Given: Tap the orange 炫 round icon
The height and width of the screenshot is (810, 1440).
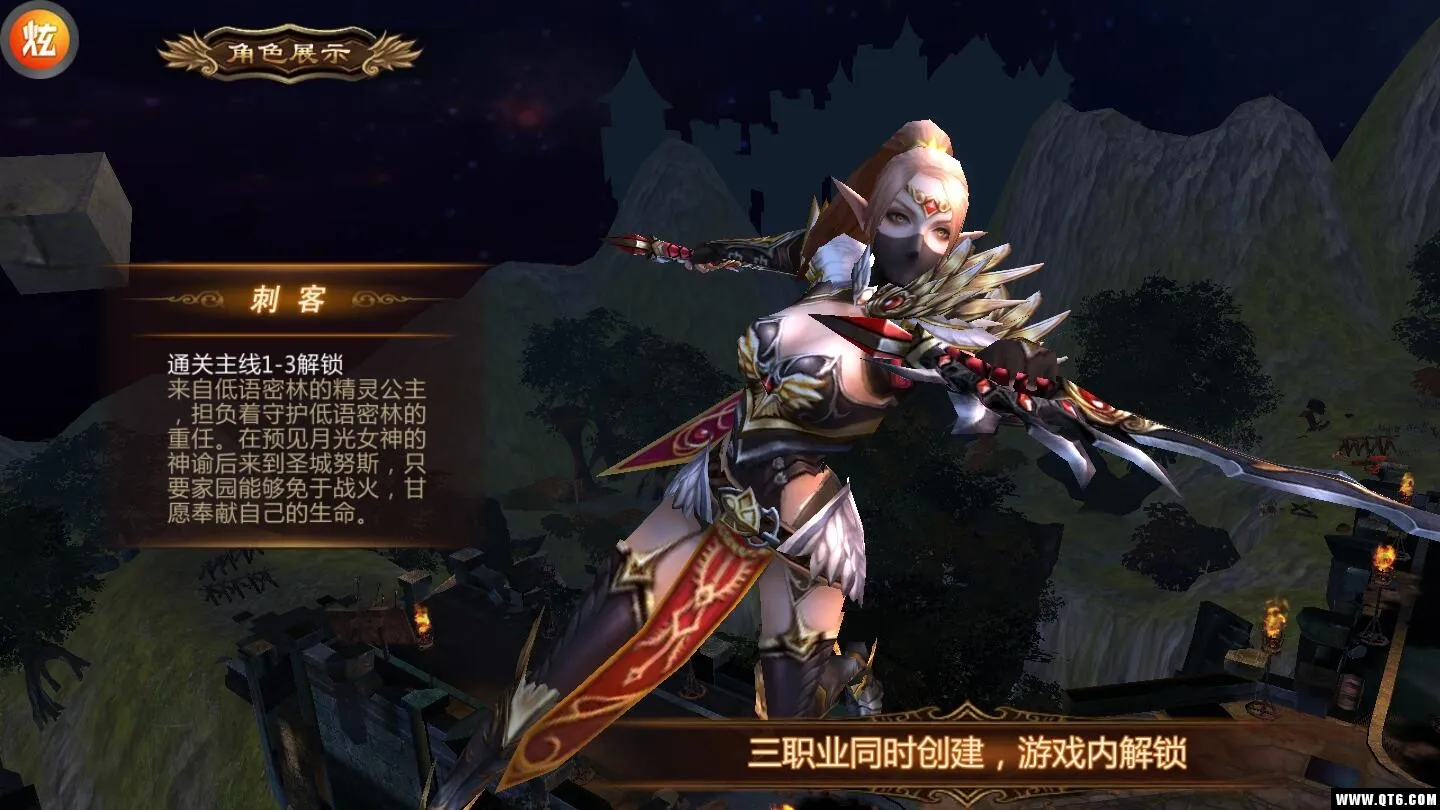Looking at the screenshot, I should (x=38, y=40).
